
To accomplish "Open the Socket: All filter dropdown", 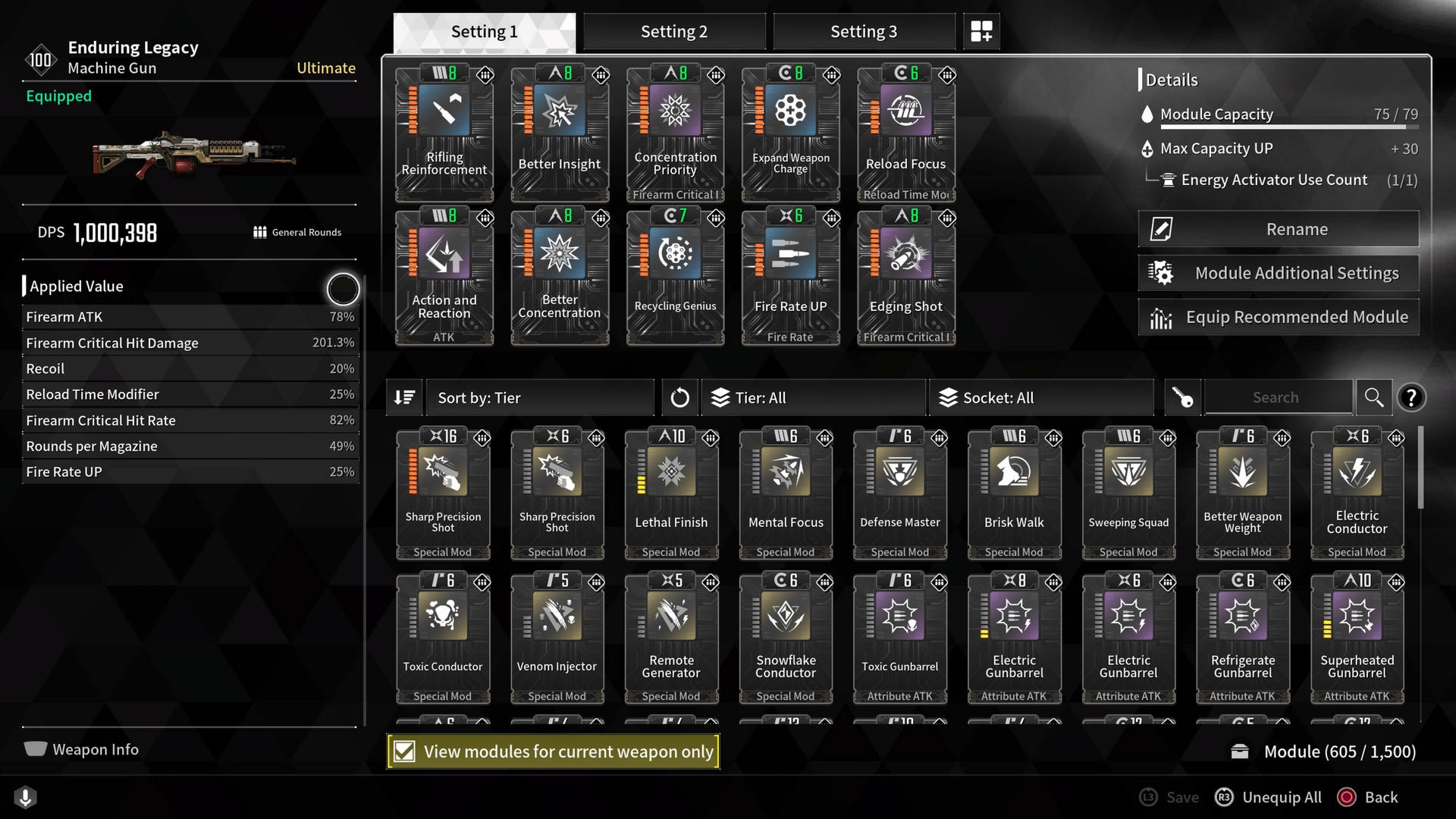I will pyautogui.click(x=1041, y=397).
